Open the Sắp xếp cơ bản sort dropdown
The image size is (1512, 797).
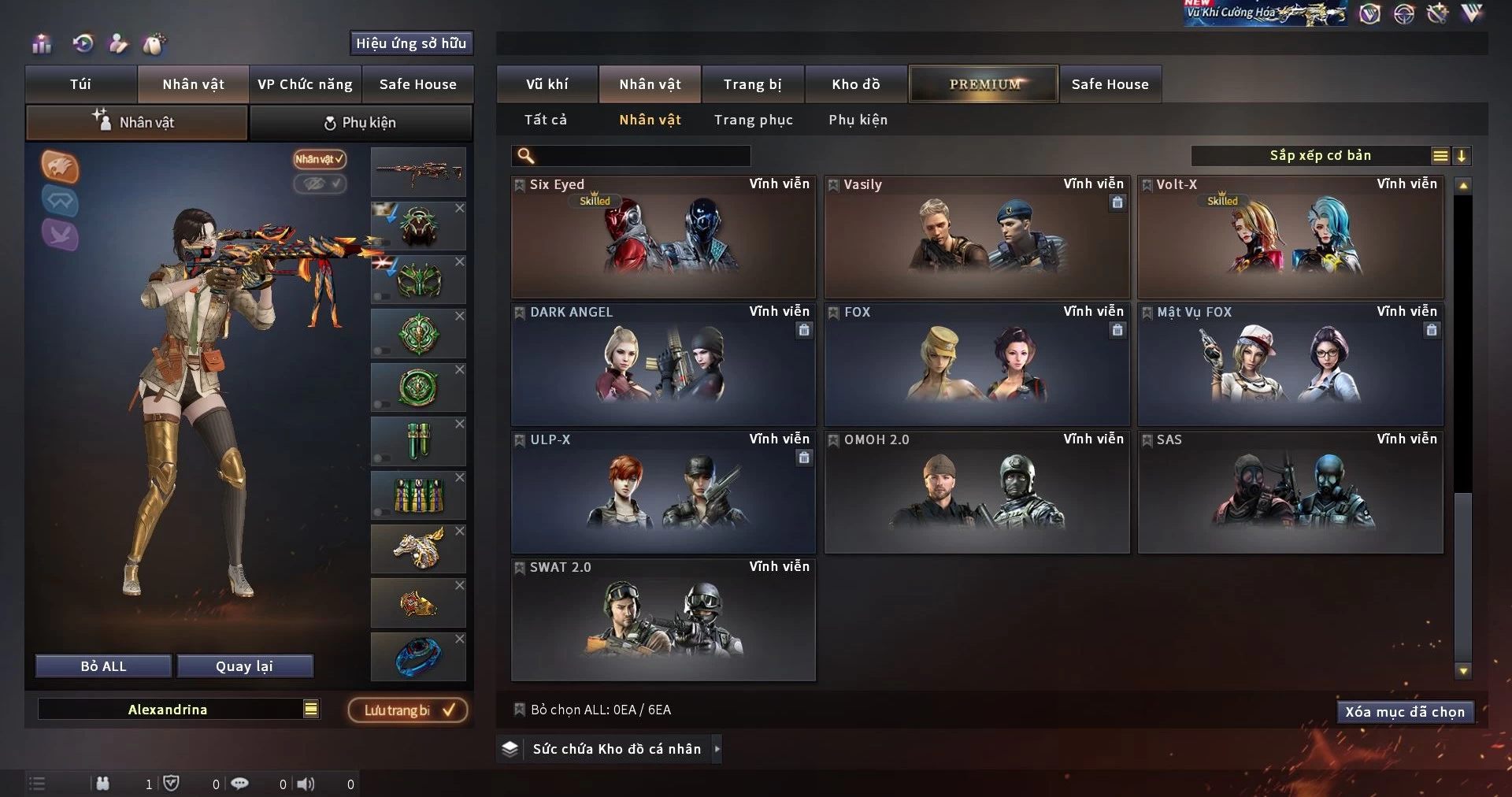pyautogui.click(x=1320, y=156)
